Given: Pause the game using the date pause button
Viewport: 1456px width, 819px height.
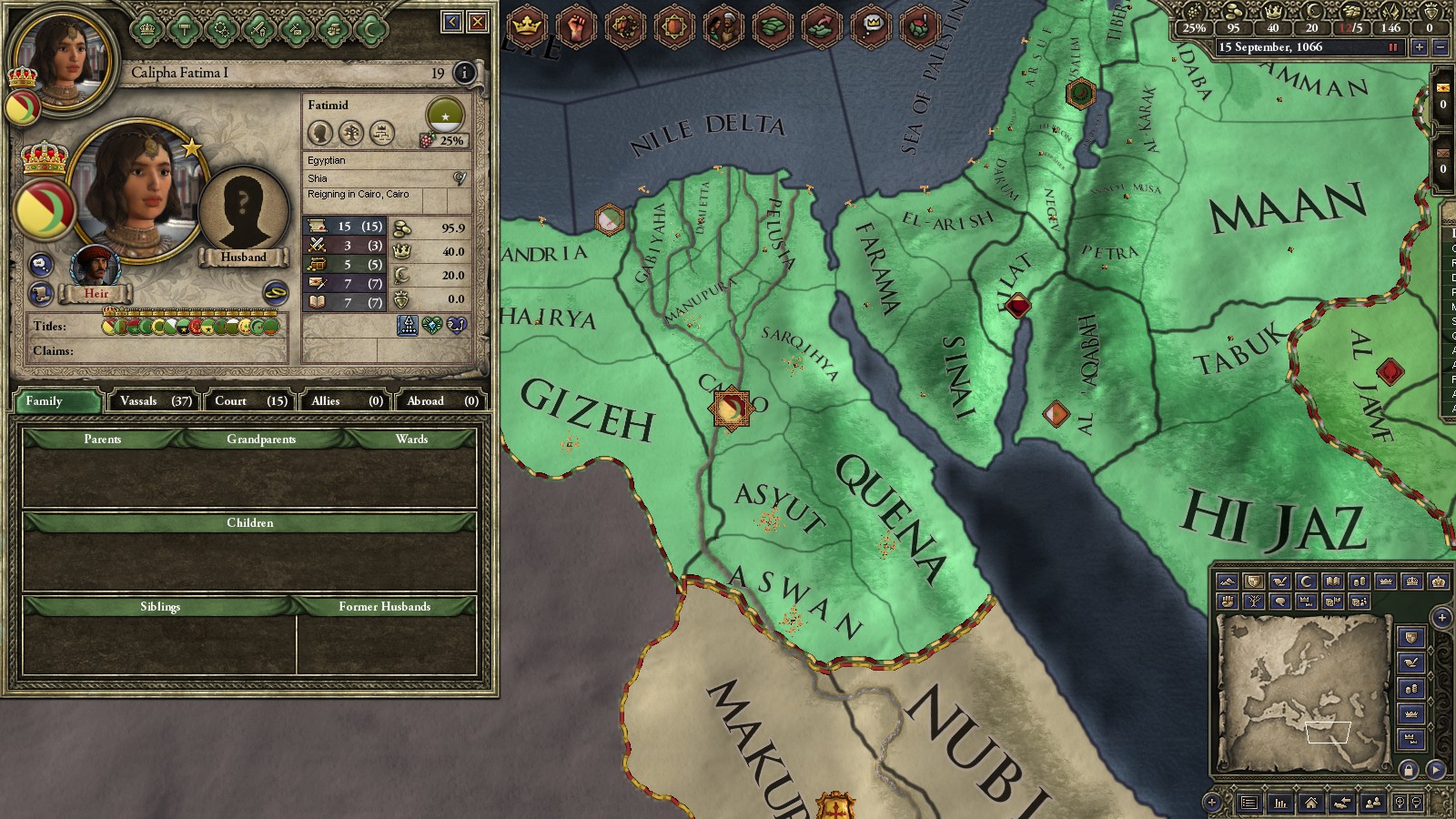Looking at the screenshot, I should (x=1392, y=45).
